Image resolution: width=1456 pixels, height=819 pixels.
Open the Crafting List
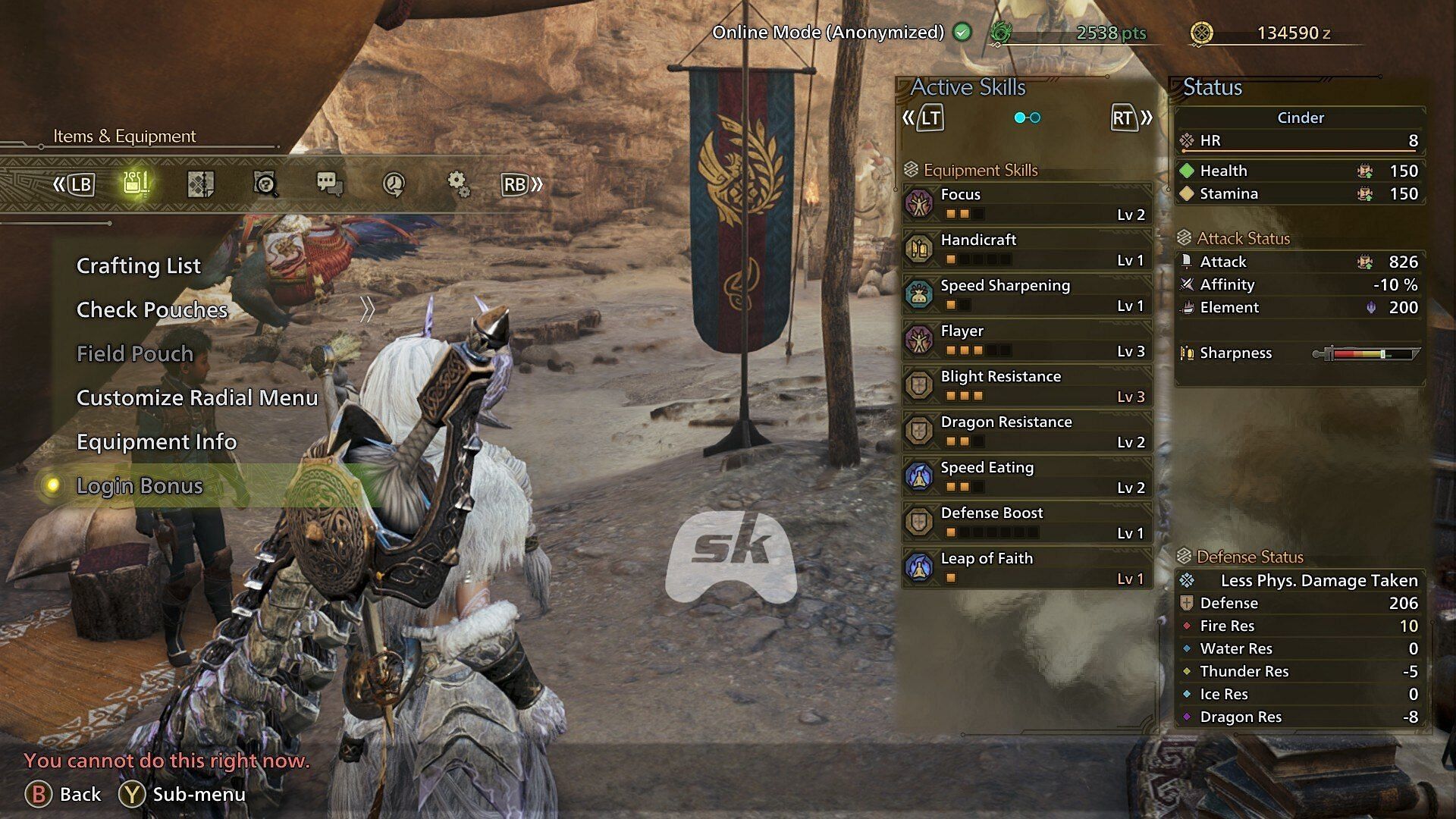[139, 266]
